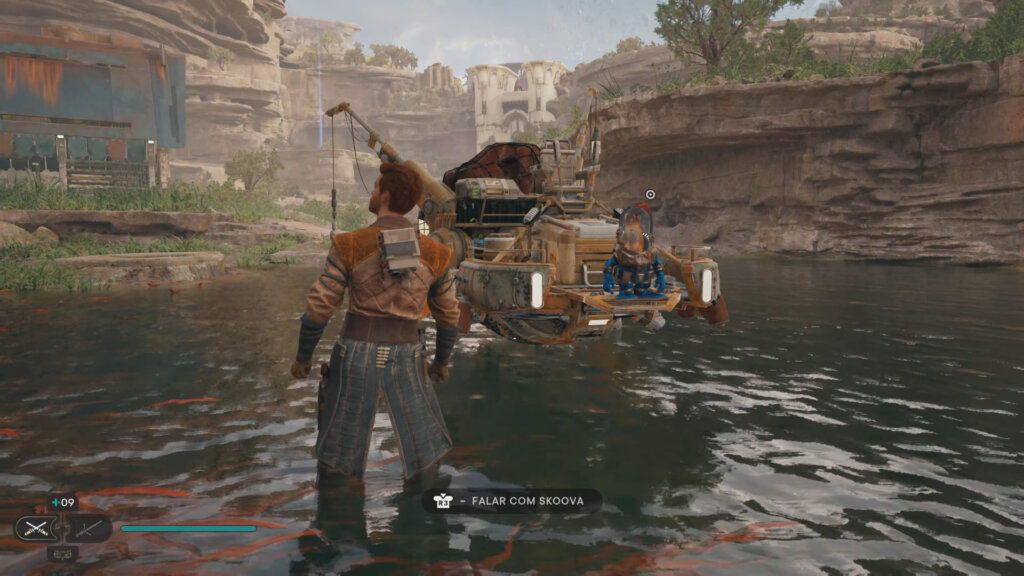The height and width of the screenshot is (576, 1024).
Task: Click the interaction marker above Skoova
Action: (x=650, y=195)
